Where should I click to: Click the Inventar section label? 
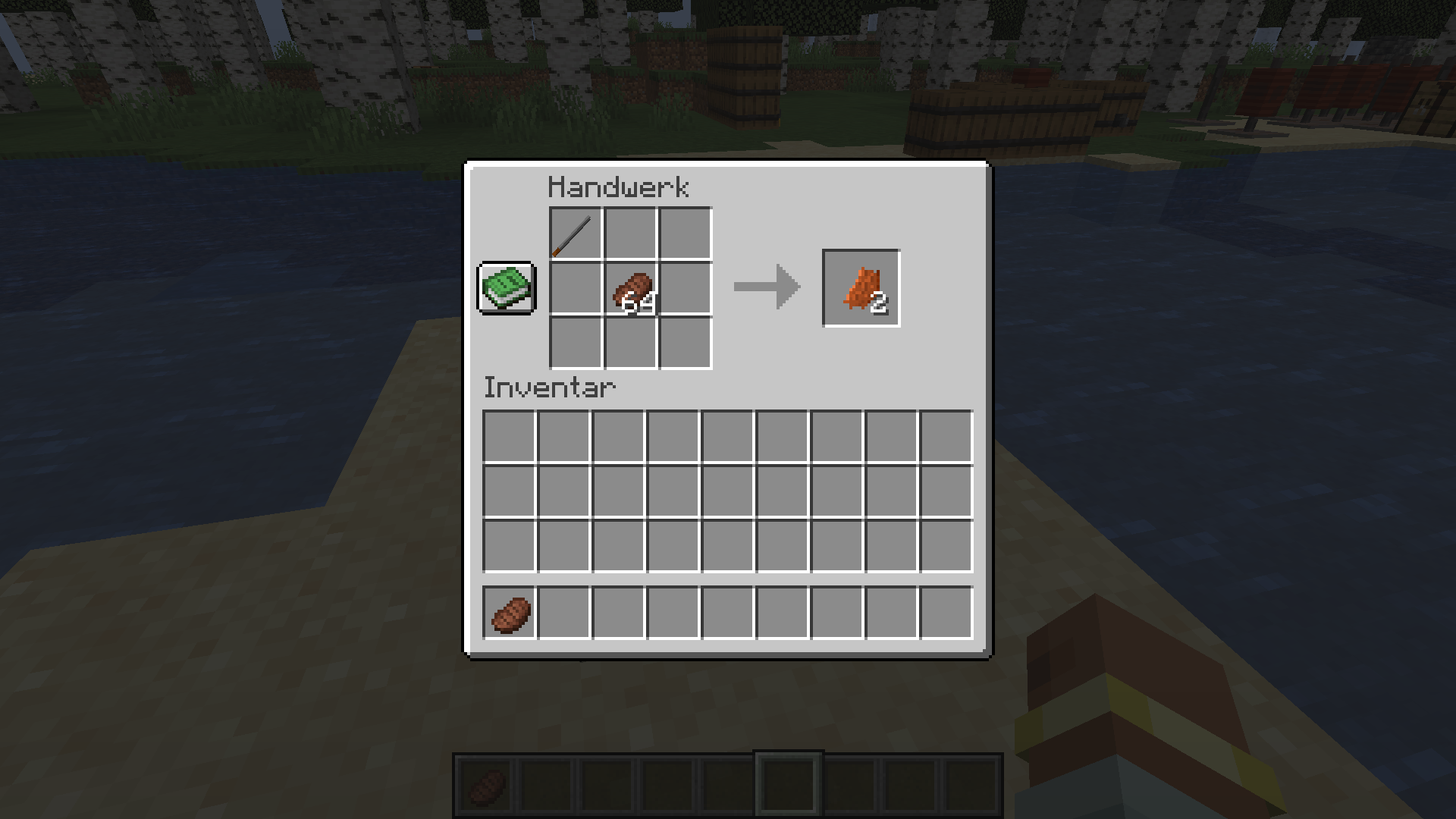click(x=549, y=388)
